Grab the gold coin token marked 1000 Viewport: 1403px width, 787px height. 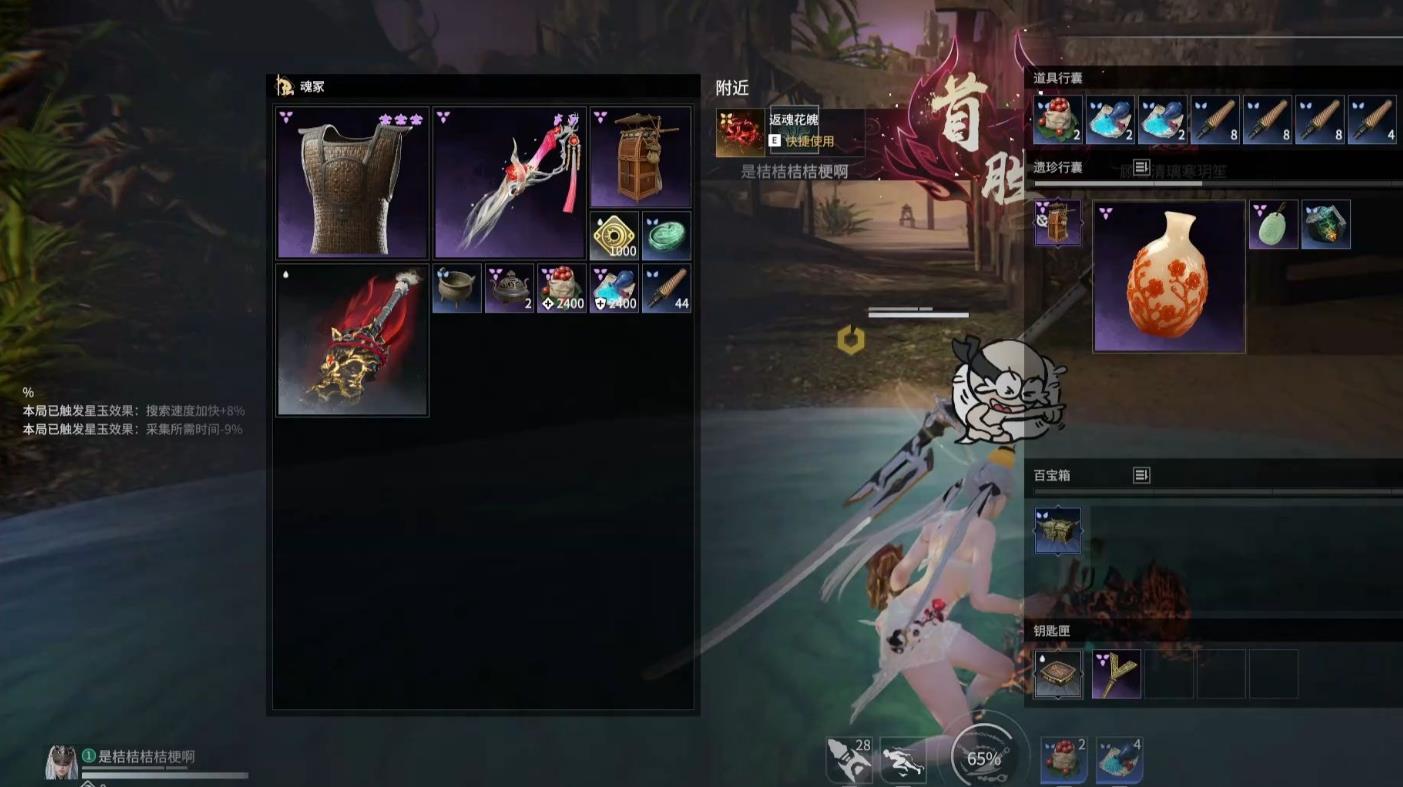(614, 236)
